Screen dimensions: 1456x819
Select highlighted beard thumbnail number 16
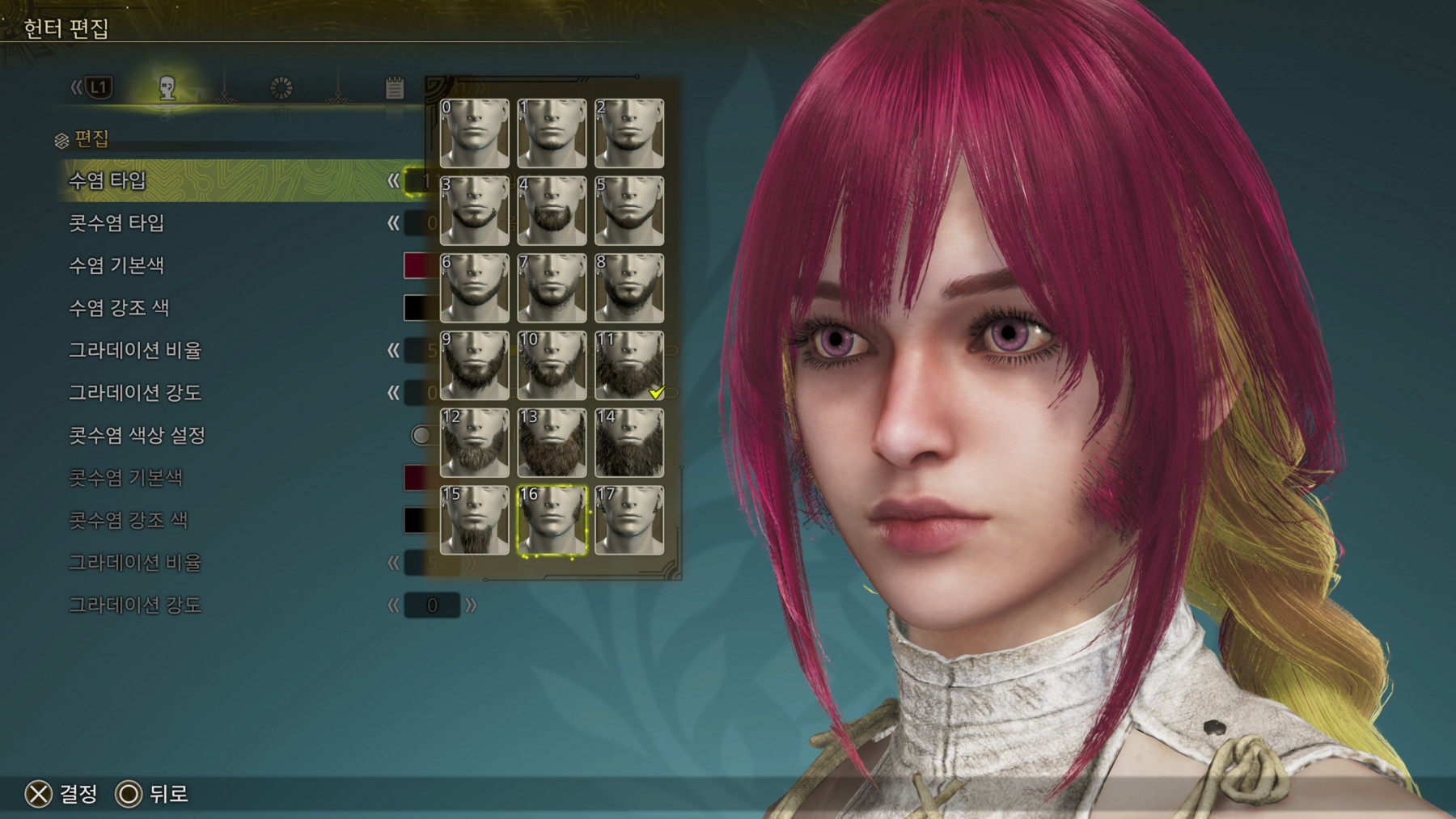552,520
